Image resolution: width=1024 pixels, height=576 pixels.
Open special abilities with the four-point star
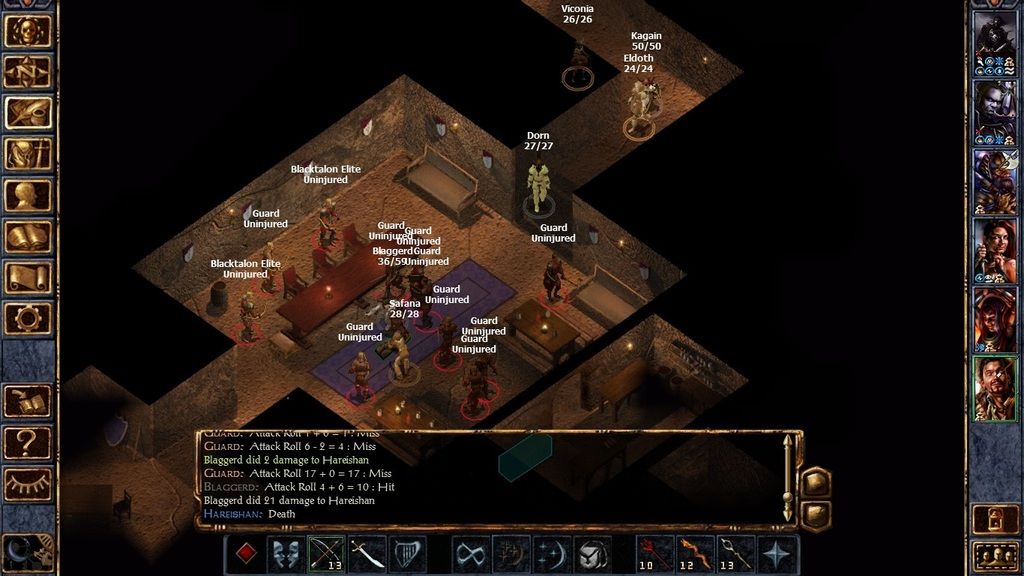pyautogui.click(x=779, y=554)
